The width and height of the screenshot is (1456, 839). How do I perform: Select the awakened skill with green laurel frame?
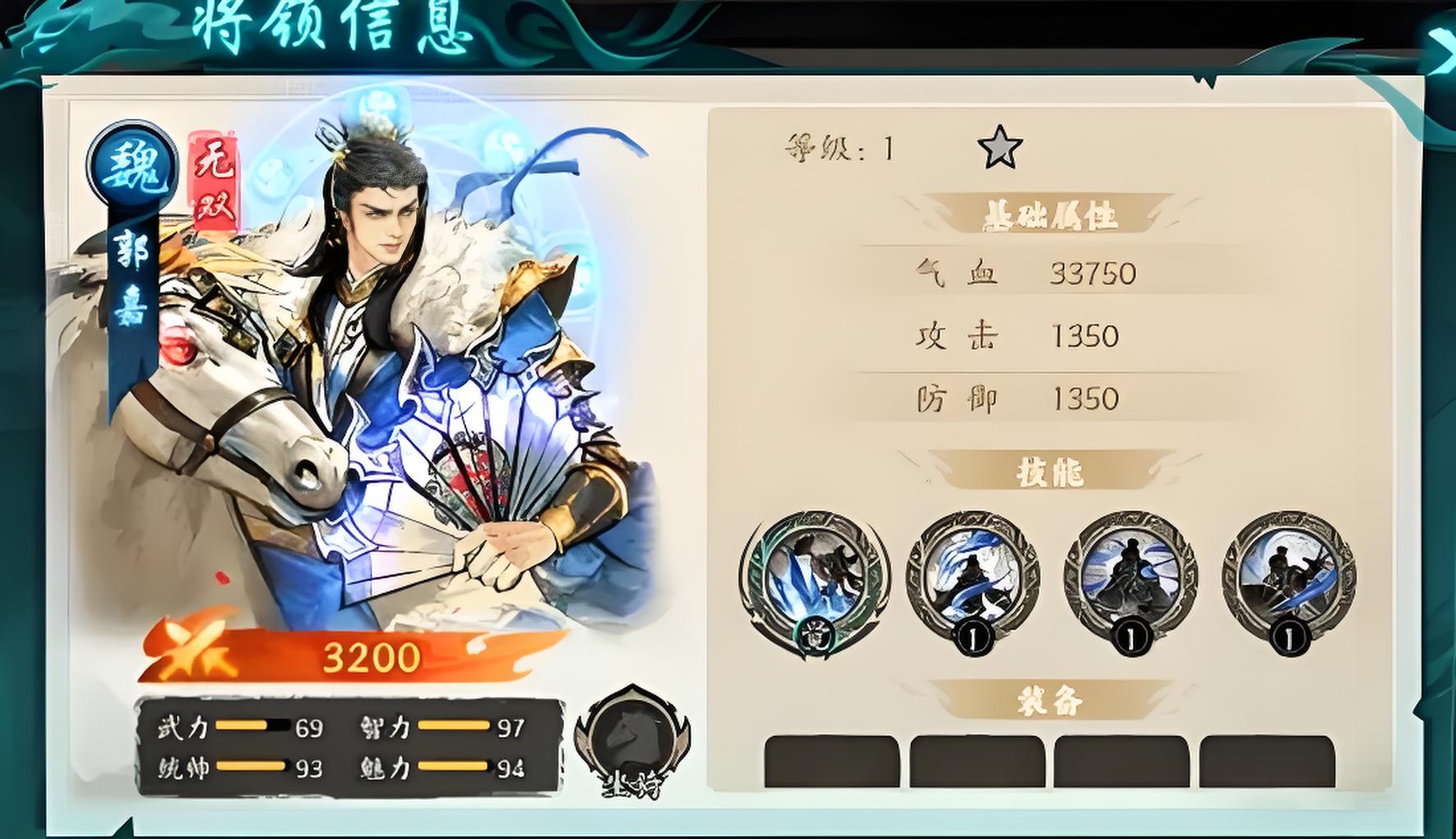[x=813, y=578]
